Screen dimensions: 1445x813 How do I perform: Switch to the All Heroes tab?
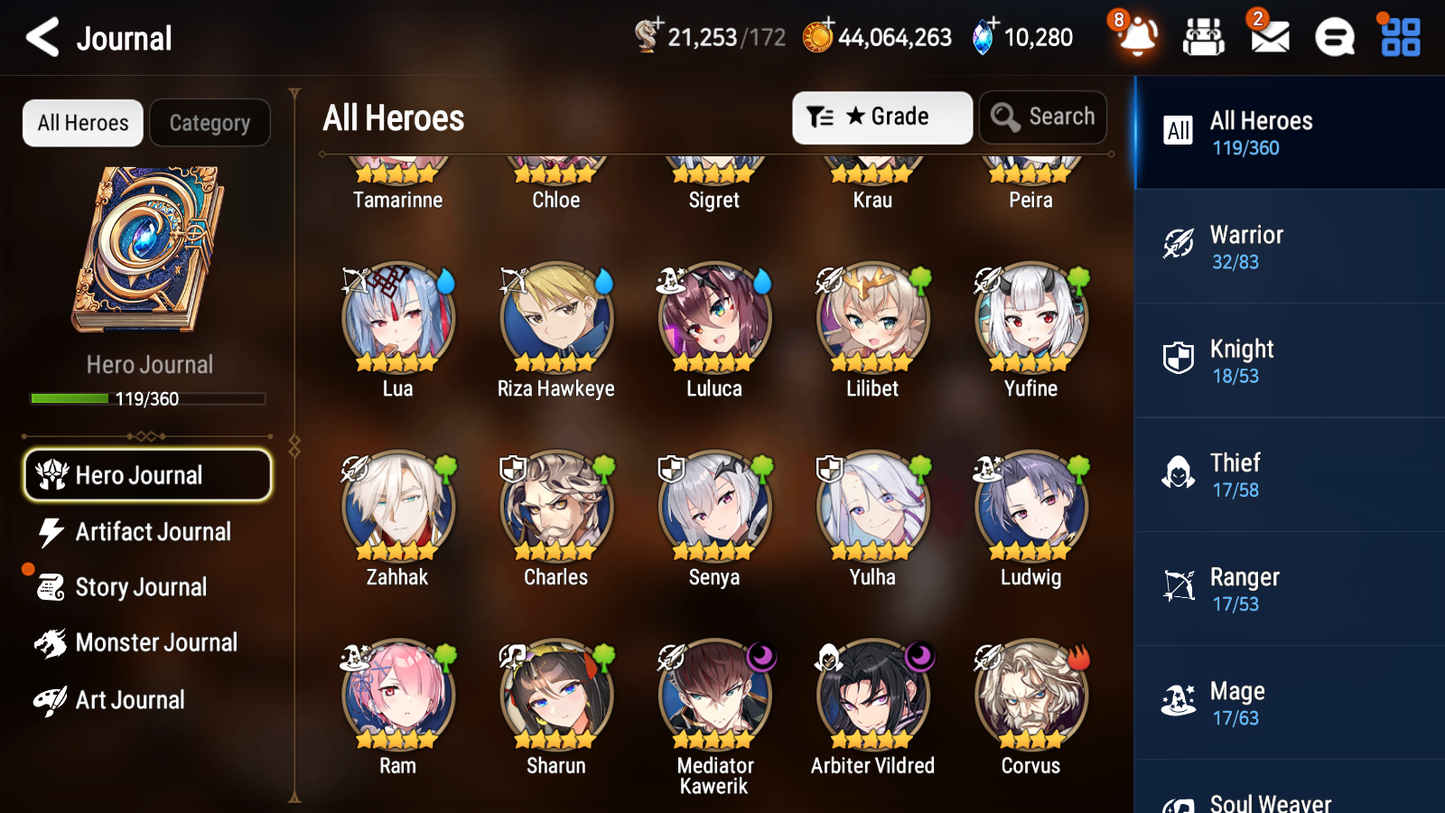pyautogui.click(x=82, y=122)
